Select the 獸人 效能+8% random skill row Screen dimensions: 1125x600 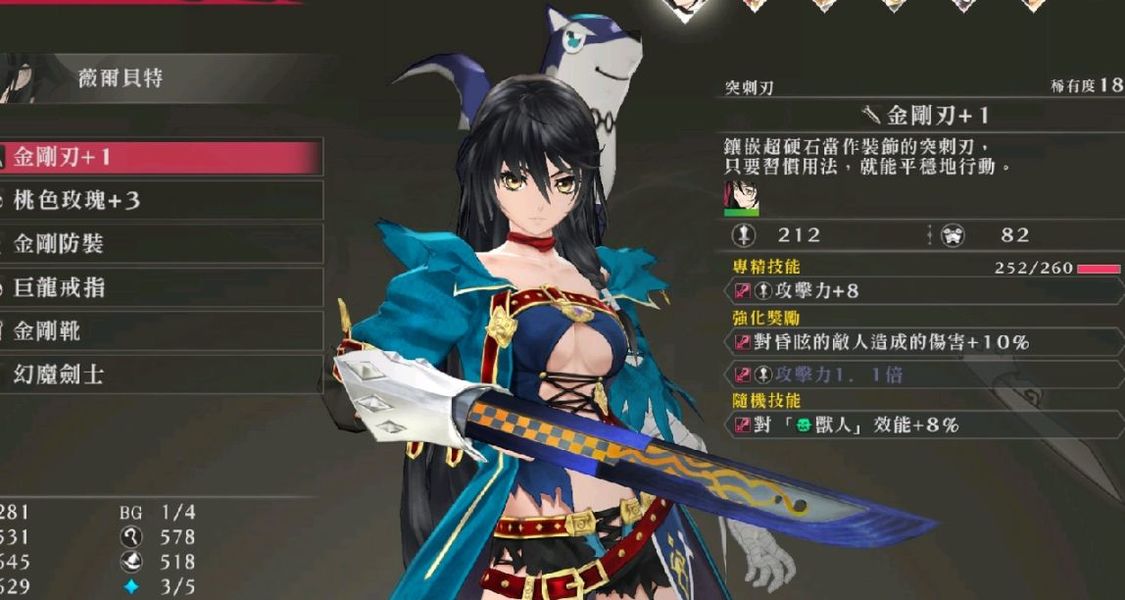920,425
